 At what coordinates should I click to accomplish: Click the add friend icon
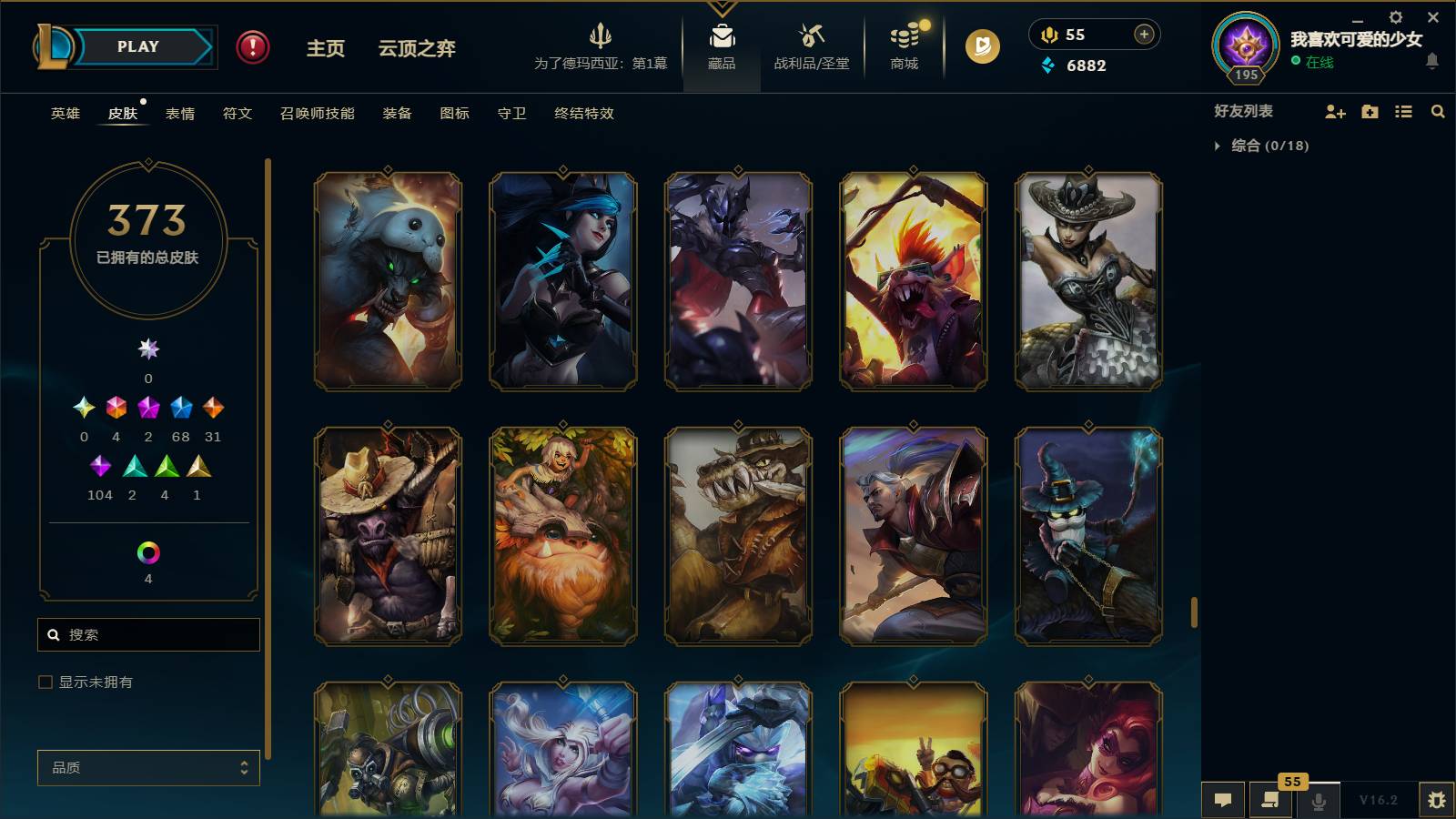pyautogui.click(x=1334, y=111)
